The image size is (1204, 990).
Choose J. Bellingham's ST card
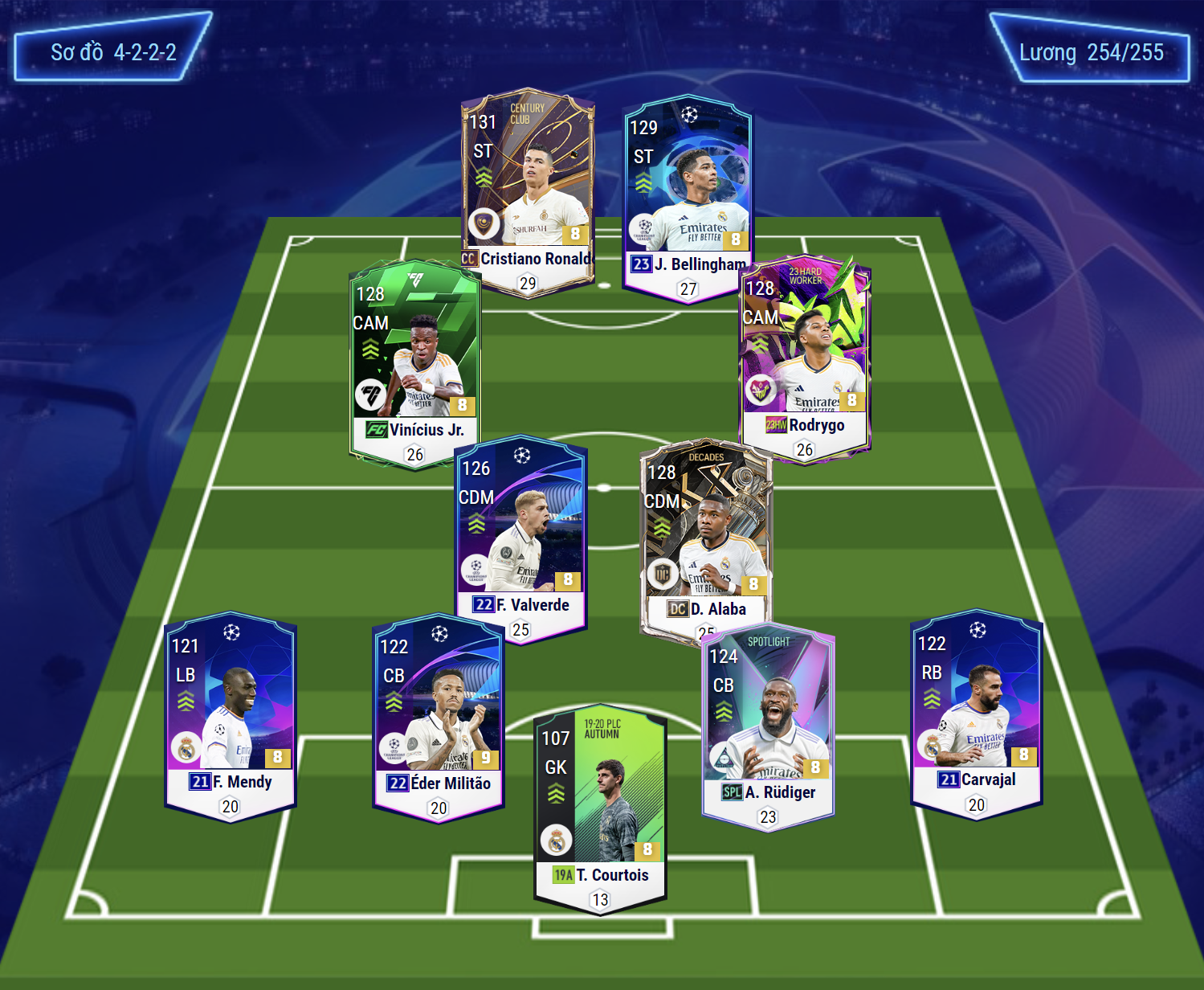coord(688,197)
